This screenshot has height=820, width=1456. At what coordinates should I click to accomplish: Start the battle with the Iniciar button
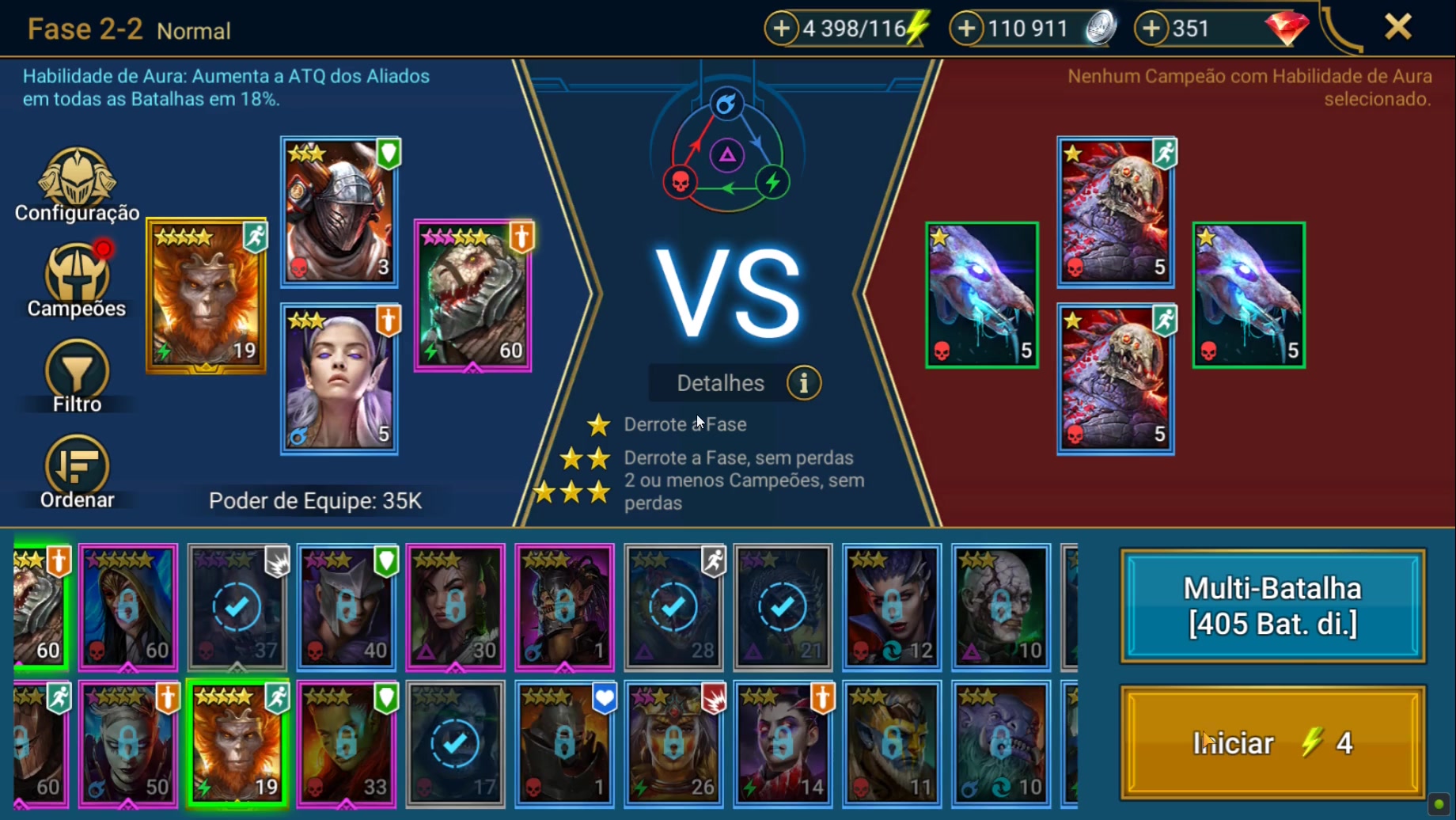pos(1272,742)
